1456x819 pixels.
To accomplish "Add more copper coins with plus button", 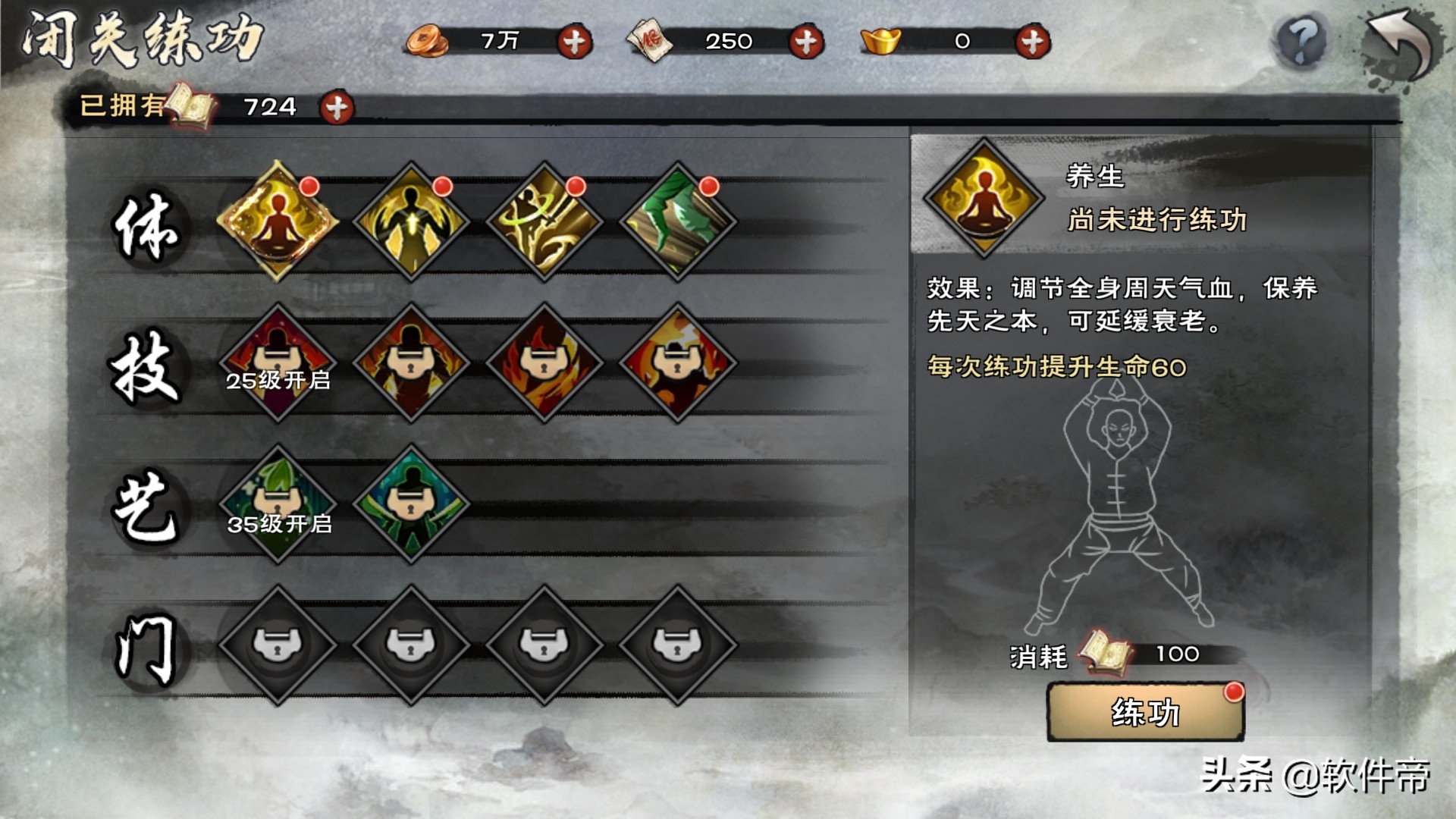I will coord(574,42).
